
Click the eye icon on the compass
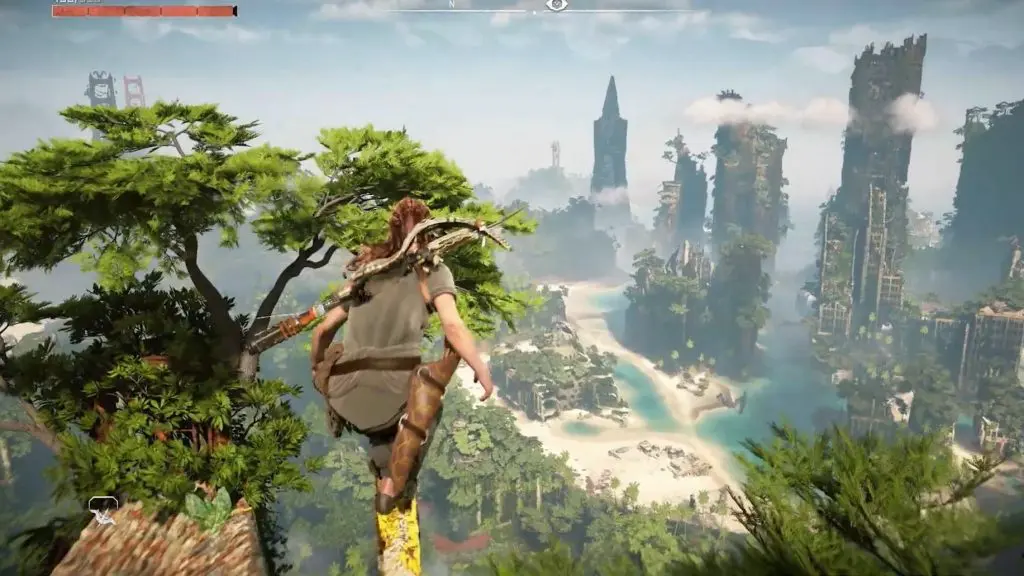pyautogui.click(x=557, y=5)
